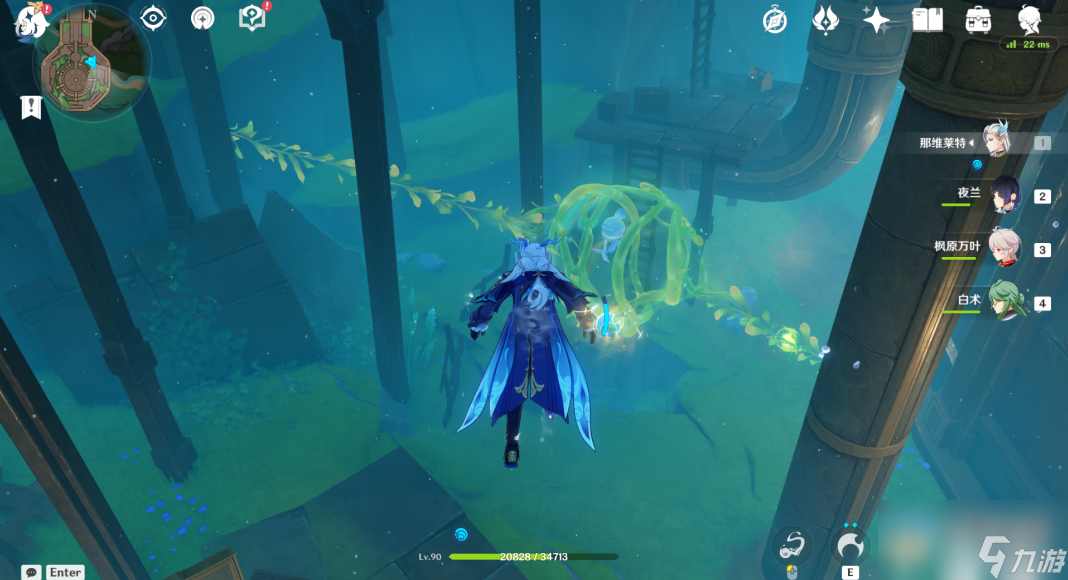Open the quest navigation target icon
The image size is (1068, 580).
pos(202,18)
